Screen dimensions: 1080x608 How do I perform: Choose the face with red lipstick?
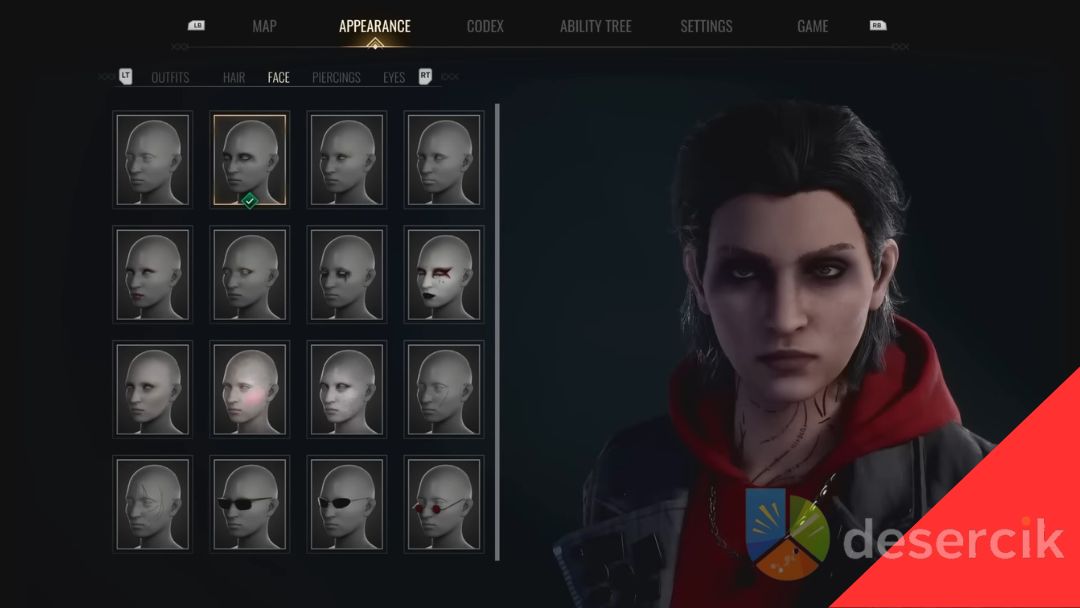pos(153,275)
